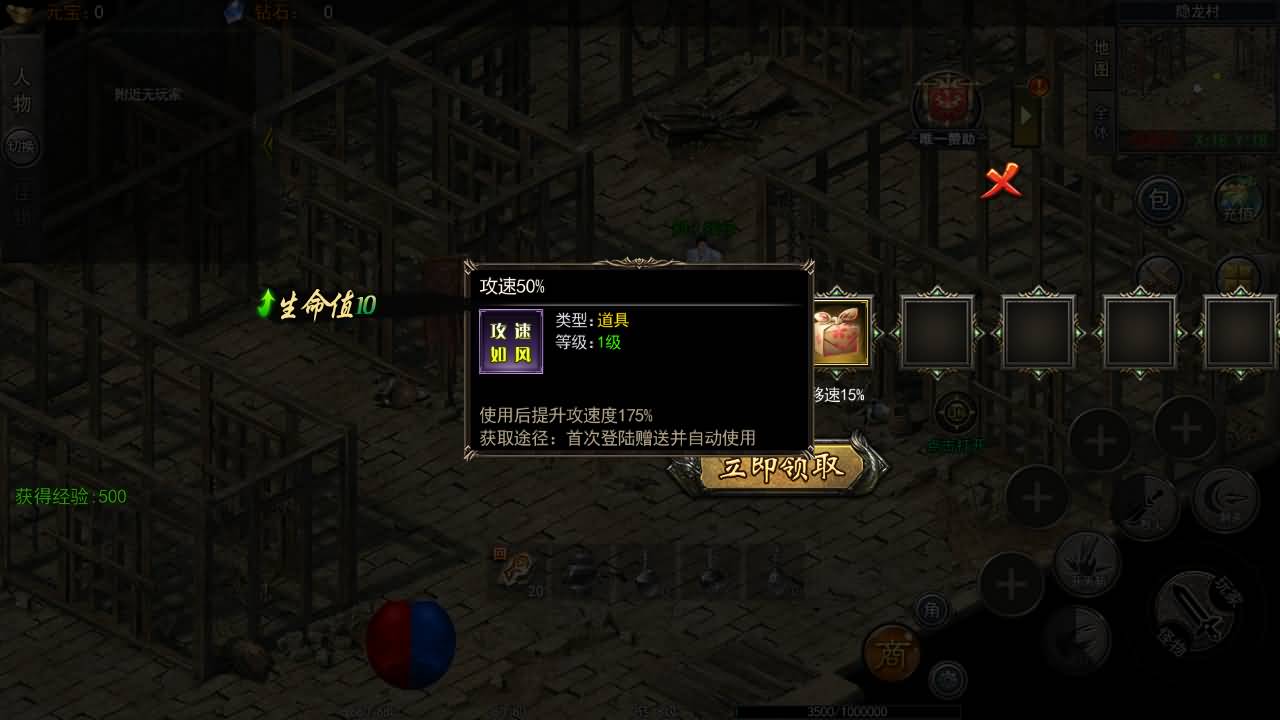Collapse the left panel with yellow chevron
1280x720 pixels.
pyautogui.click(x=267, y=144)
